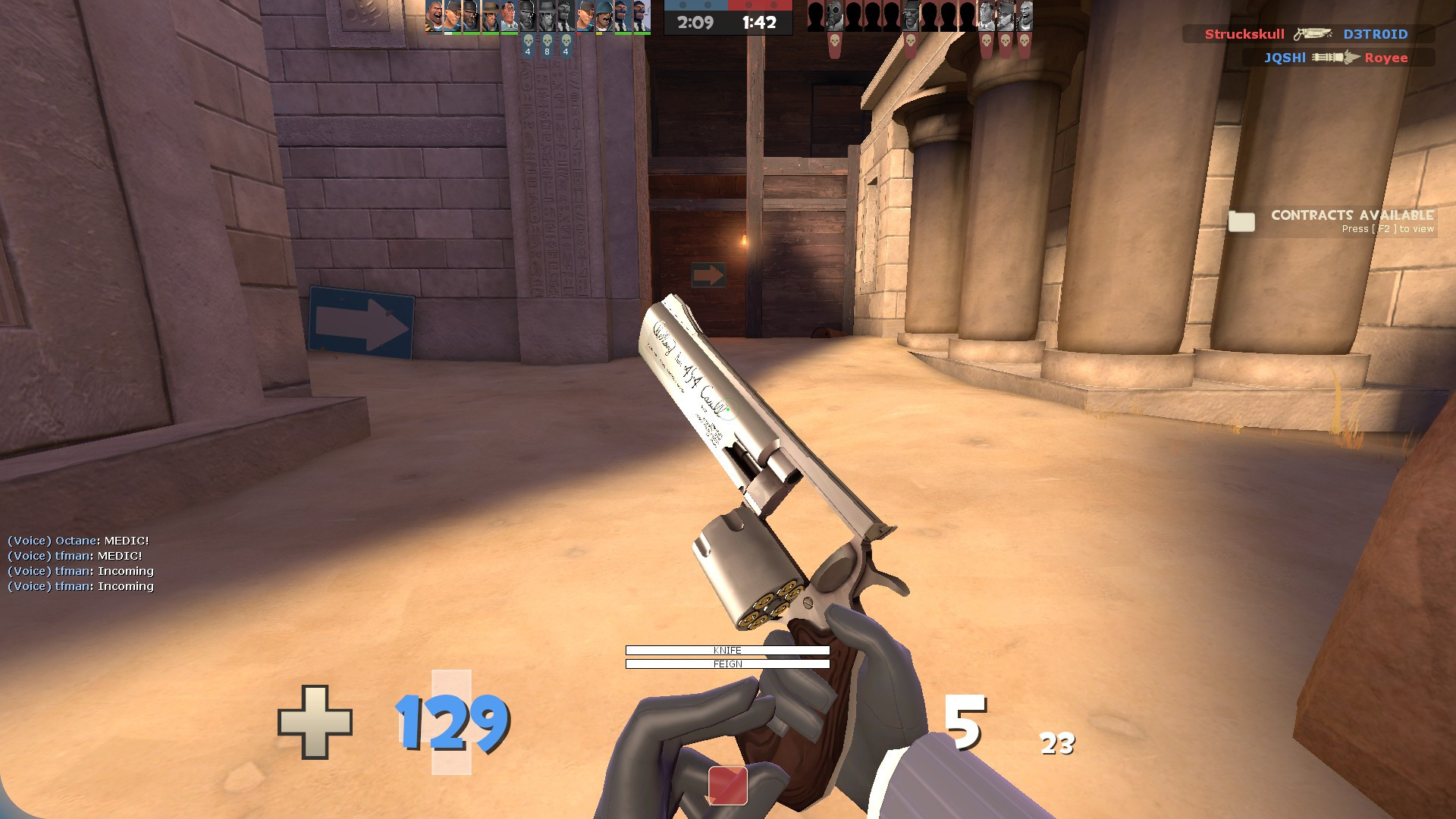Image resolution: width=1456 pixels, height=819 pixels.
Task: Click the blue team timer showing 2:09
Action: tap(695, 21)
